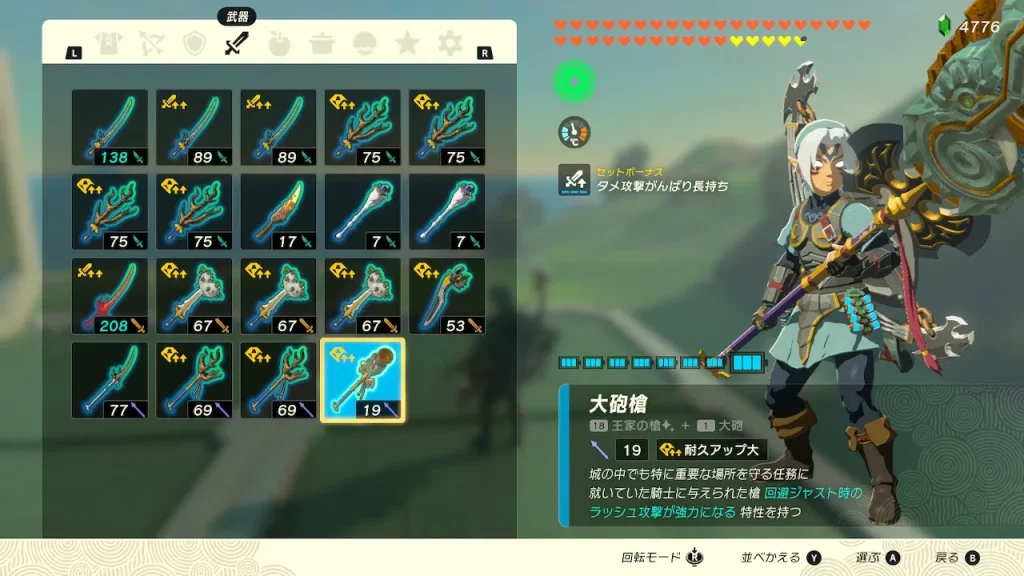Open the sword weapons tab
The height and width of the screenshot is (576, 1024).
[236, 44]
